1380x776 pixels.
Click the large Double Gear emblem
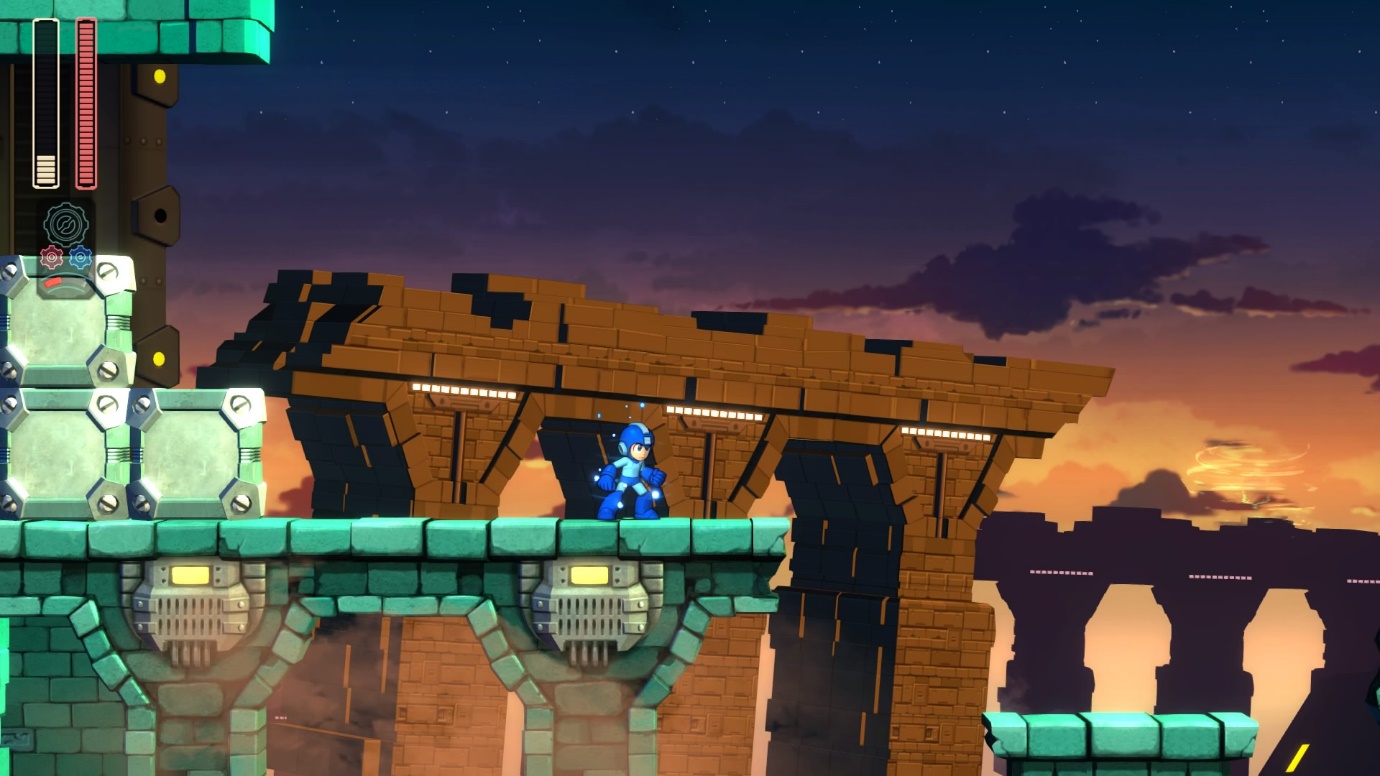tap(66, 223)
